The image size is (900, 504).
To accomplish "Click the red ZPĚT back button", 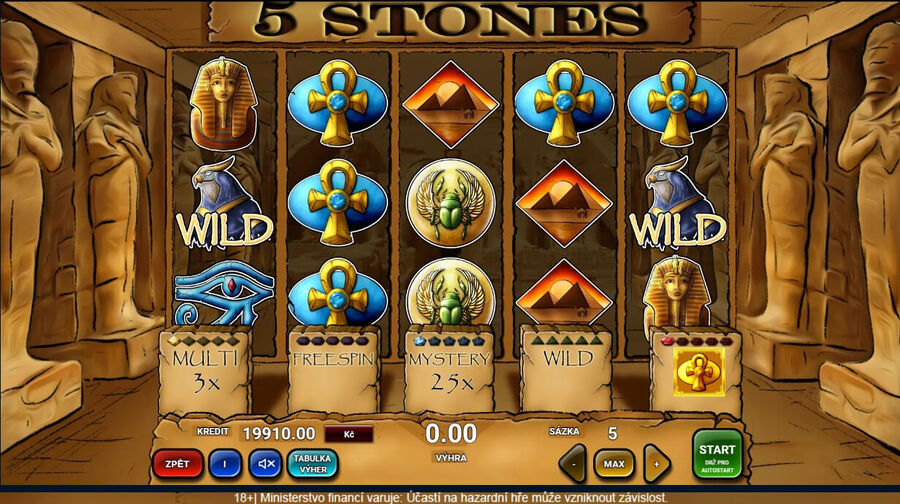I will (x=177, y=464).
